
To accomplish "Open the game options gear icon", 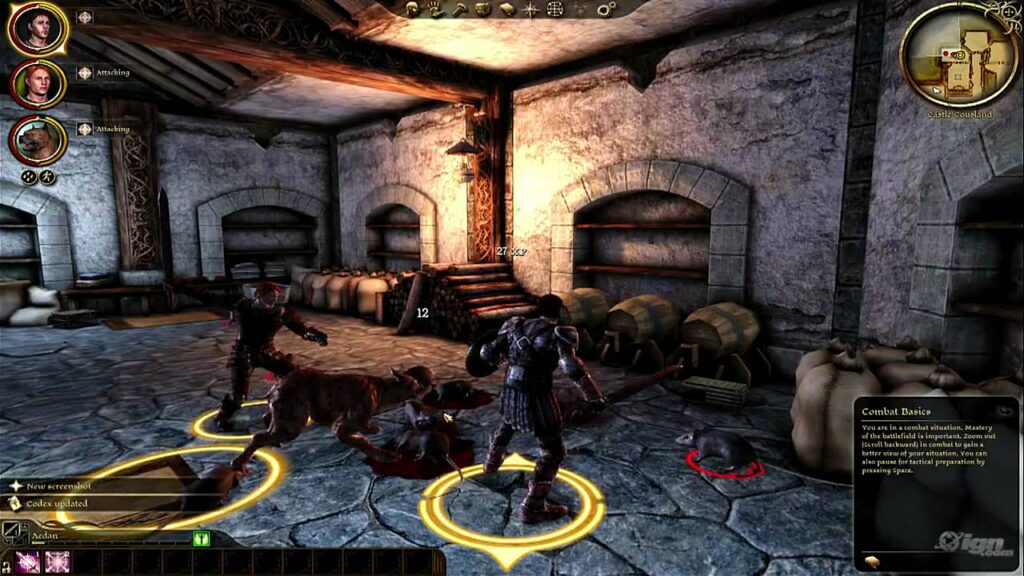I will [x=605, y=9].
